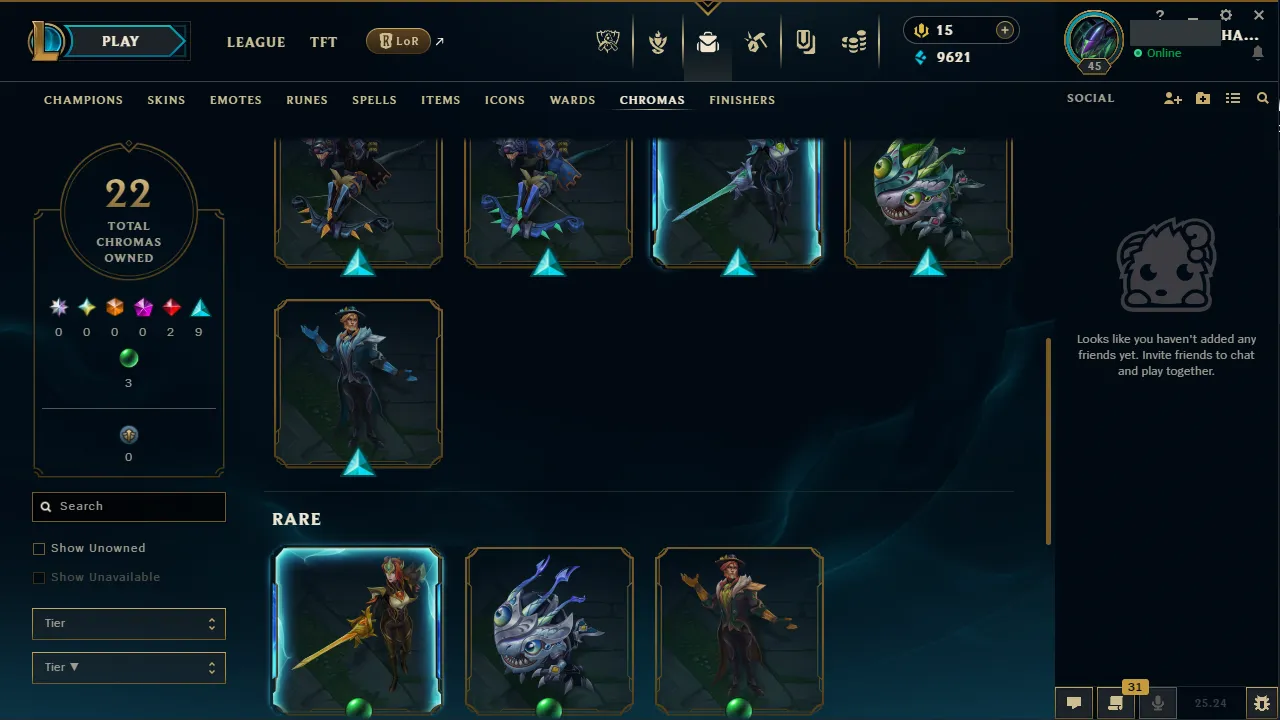The image size is (1280, 720).
Task: Open the Esports hub trophy icon
Action: [608, 41]
